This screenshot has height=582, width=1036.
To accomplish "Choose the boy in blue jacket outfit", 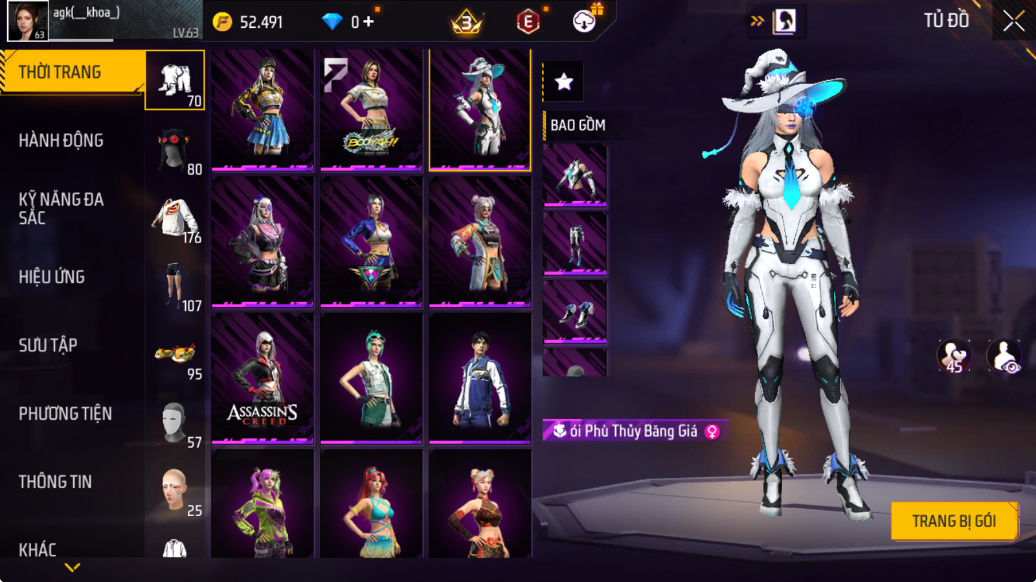I will click(479, 377).
